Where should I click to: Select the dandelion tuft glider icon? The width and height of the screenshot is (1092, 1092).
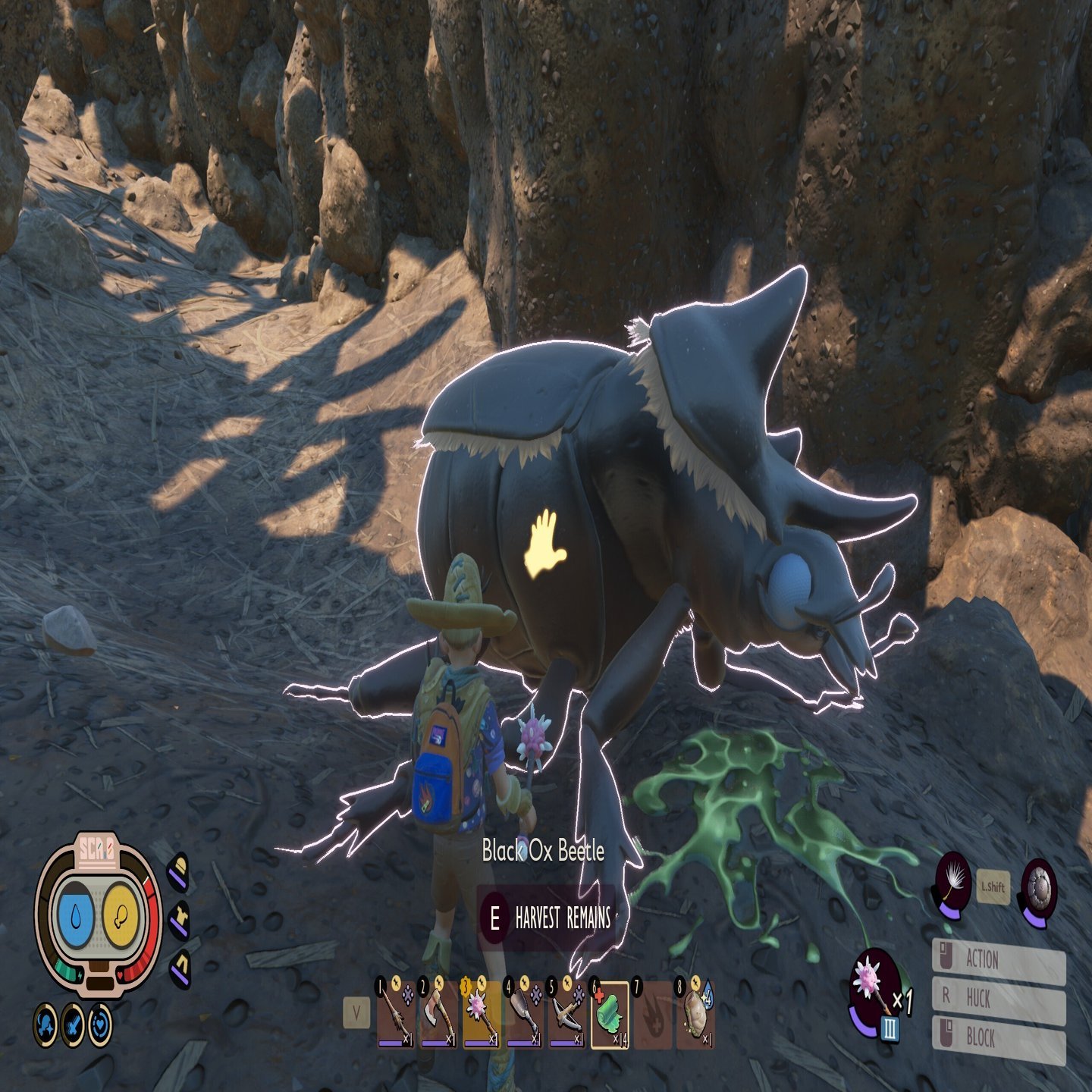pos(953,883)
